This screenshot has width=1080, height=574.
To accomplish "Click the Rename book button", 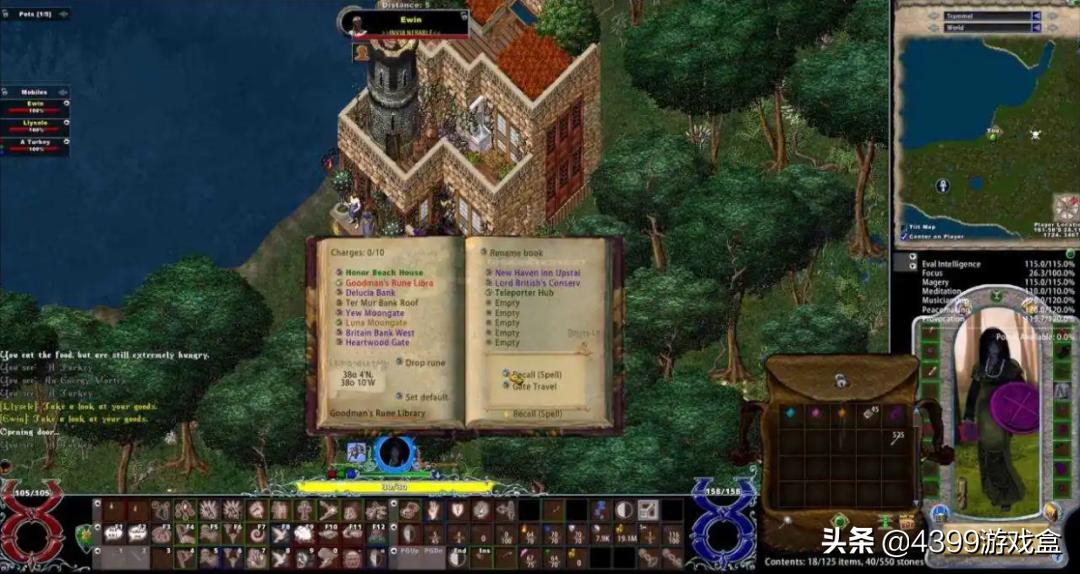I will tap(514, 253).
